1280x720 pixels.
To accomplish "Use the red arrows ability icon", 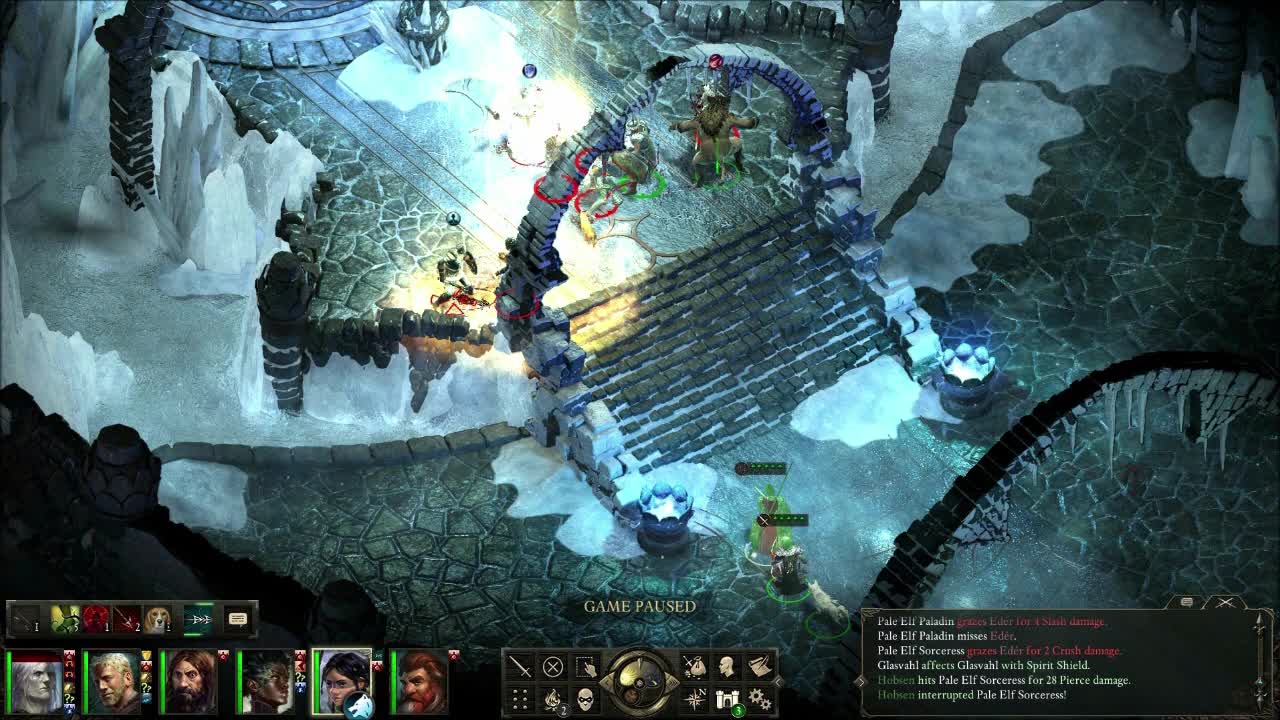I will coord(126,620).
